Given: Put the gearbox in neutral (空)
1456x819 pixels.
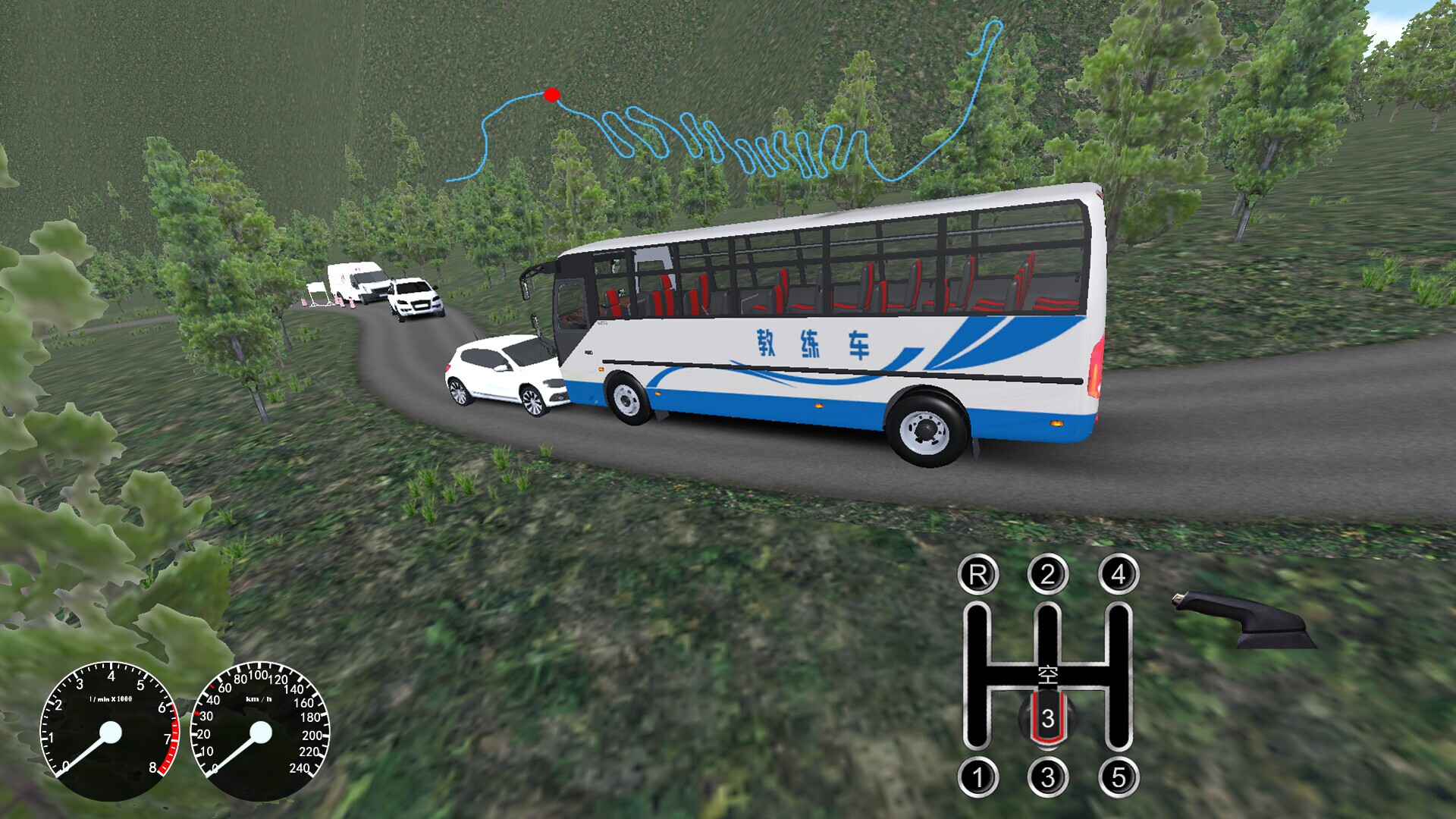Looking at the screenshot, I should (1047, 673).
